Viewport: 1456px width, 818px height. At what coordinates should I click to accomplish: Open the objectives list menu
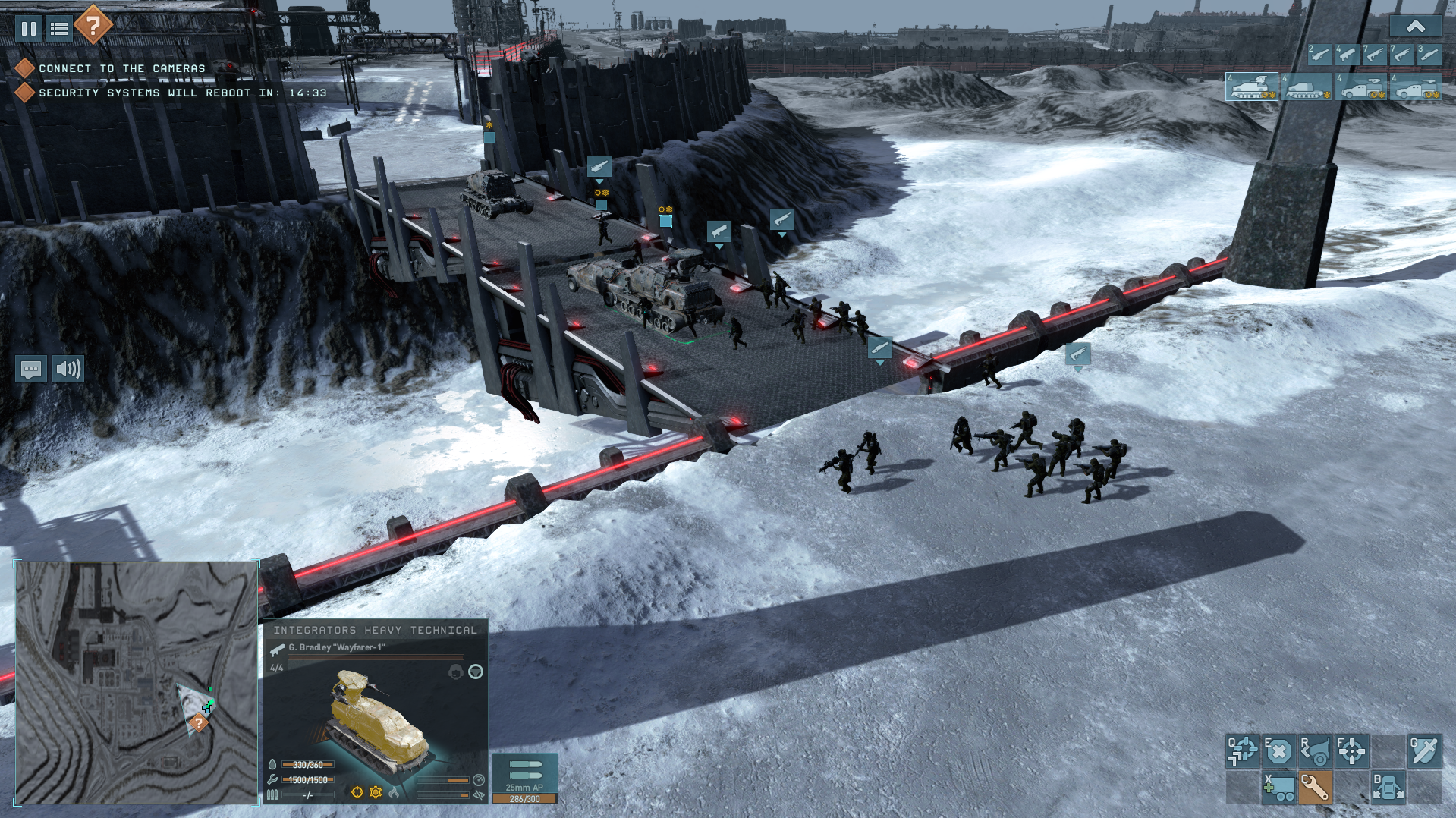pyautogui.click(x=59, y=29)
